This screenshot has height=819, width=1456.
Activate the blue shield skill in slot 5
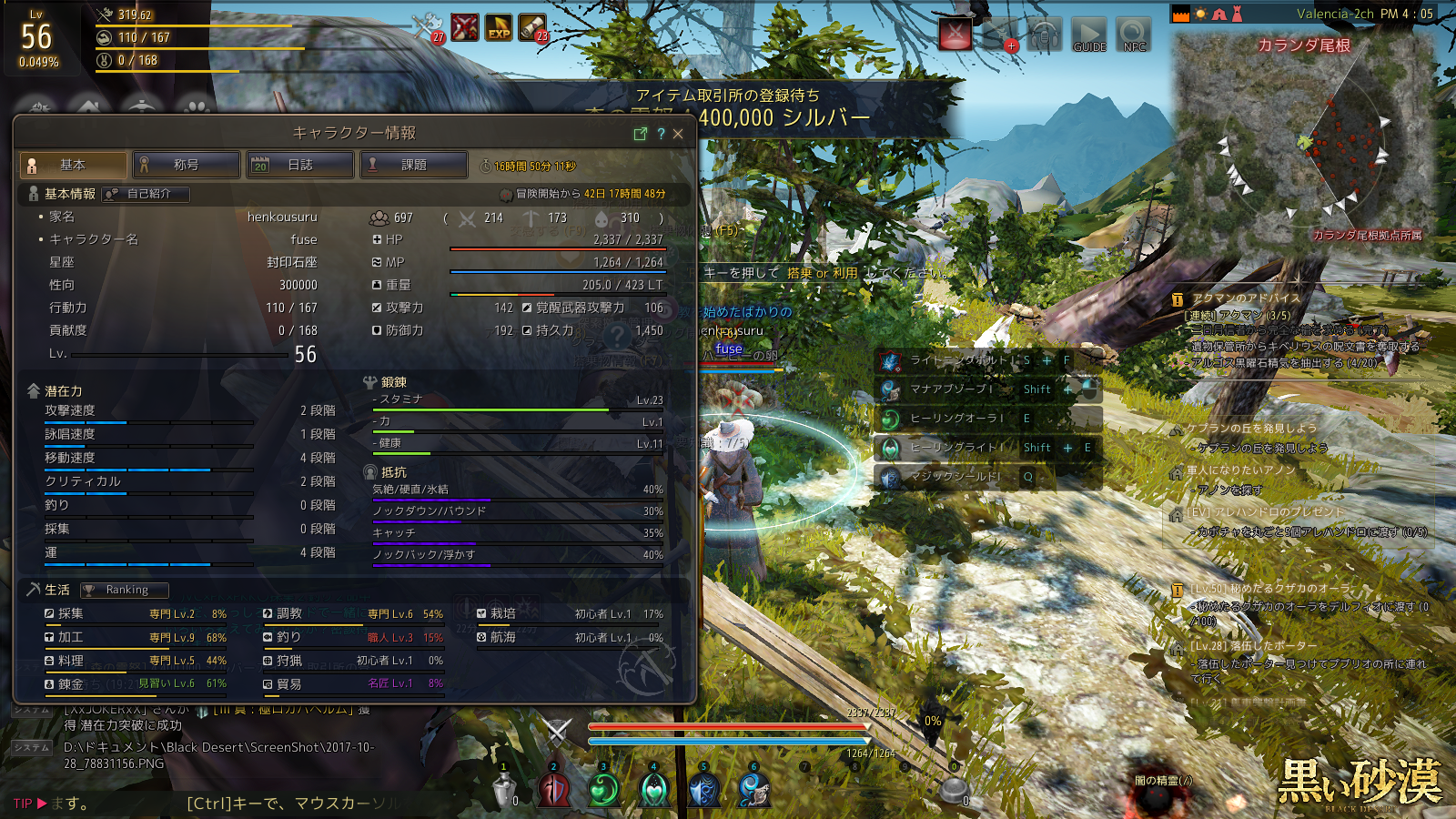[703, 790]
